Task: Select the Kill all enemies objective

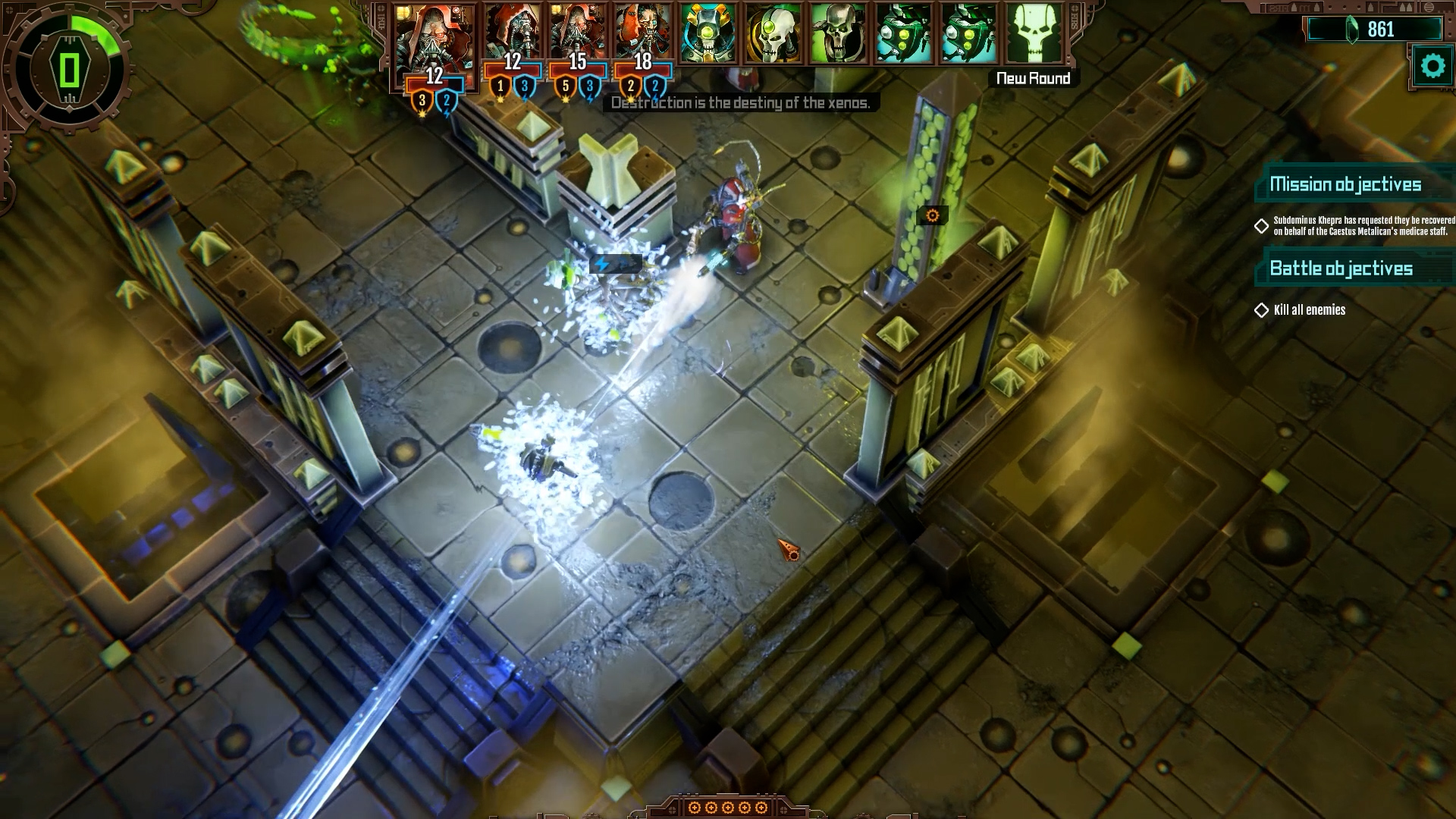Action: [x=1309, y=309]
